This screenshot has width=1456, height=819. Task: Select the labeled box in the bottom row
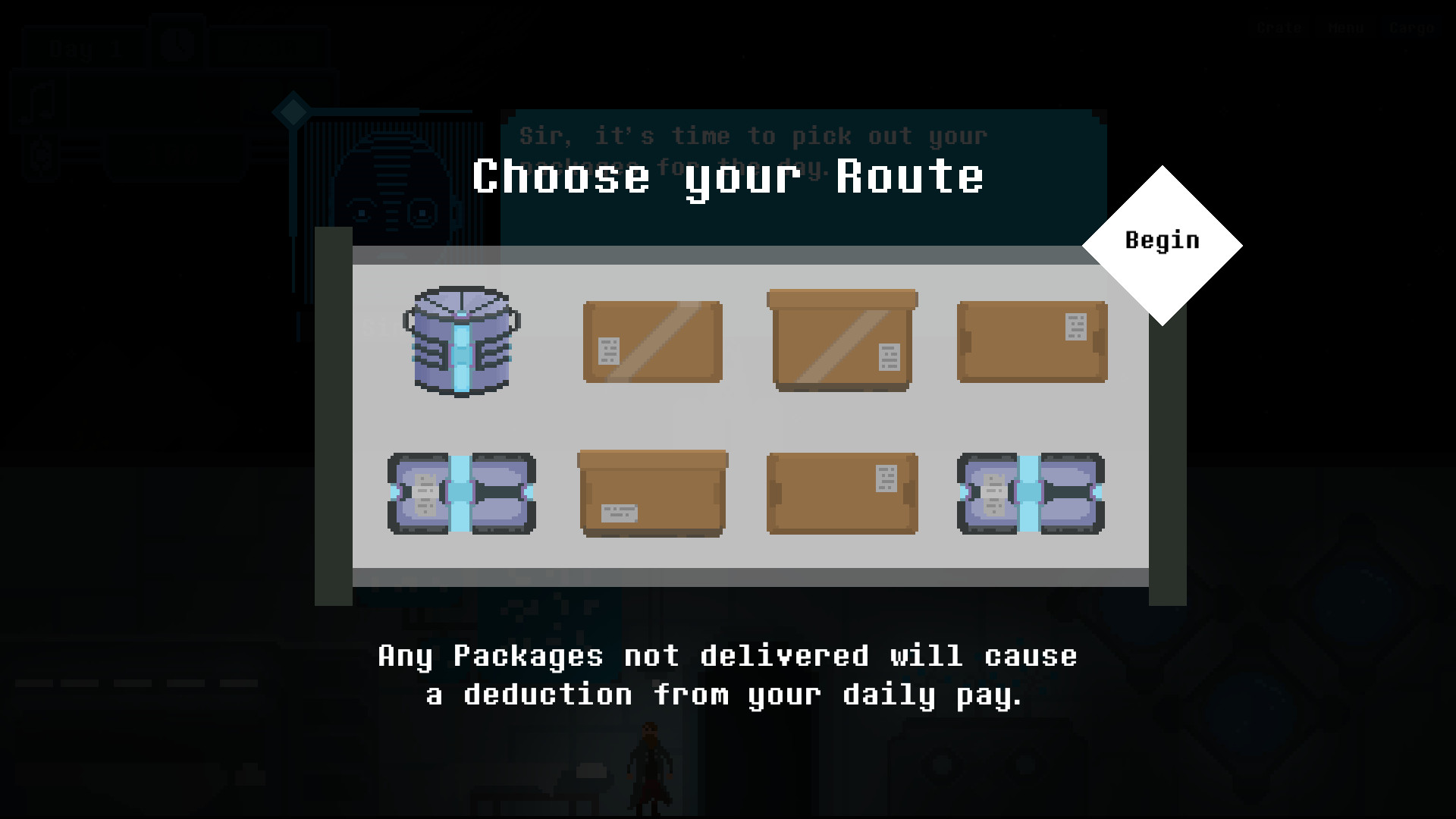(x=842, y=493)
